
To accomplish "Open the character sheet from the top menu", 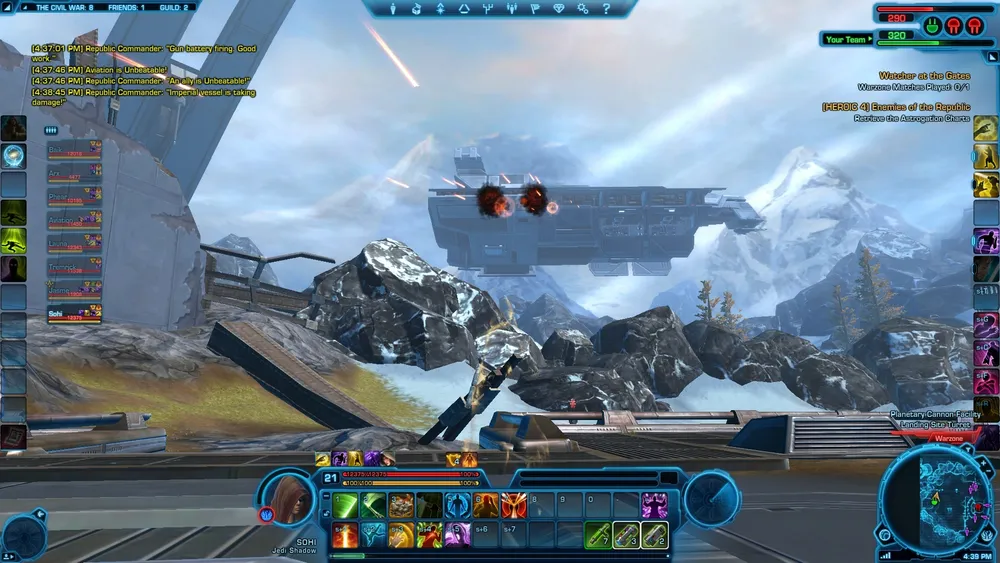I will [x=393, y=9].
